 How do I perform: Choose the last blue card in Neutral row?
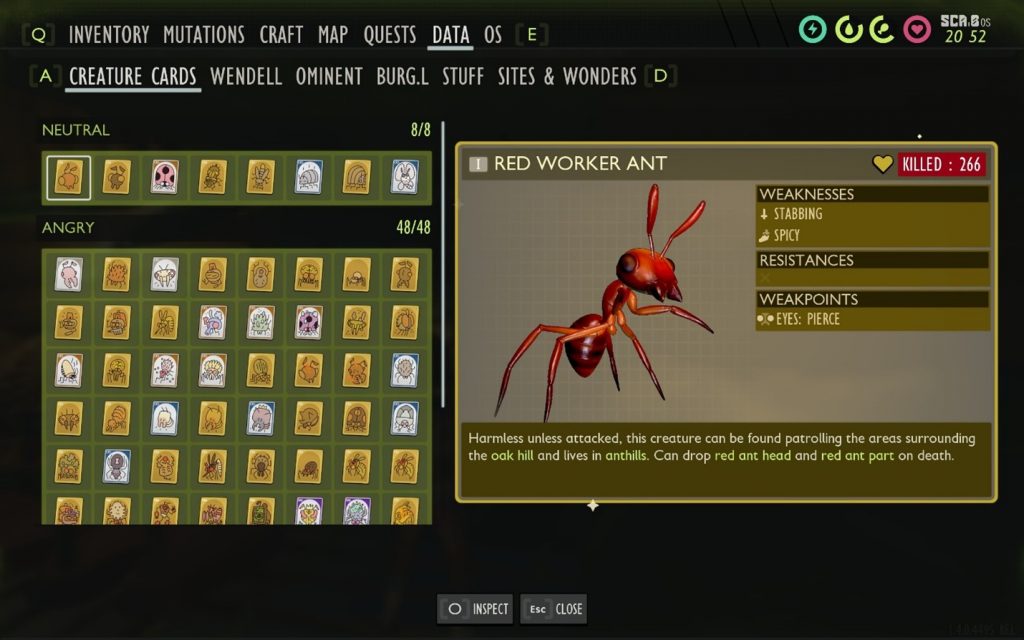click(x=404, y=177)
